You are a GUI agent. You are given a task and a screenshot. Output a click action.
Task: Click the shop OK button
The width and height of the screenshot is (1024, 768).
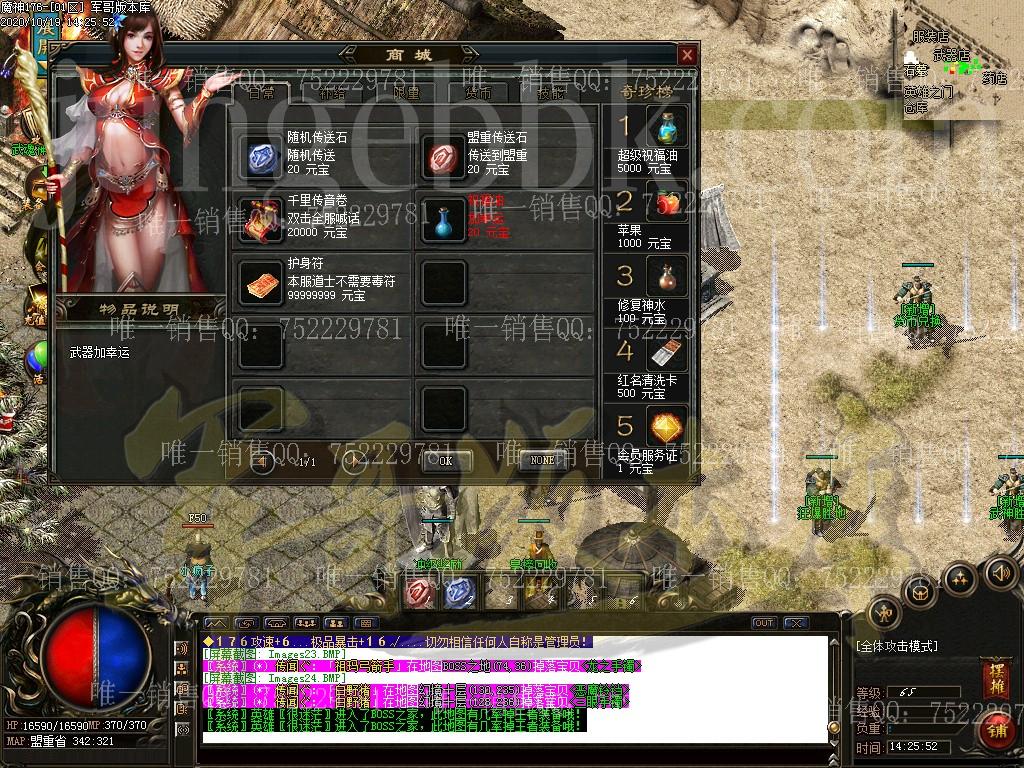445,461
